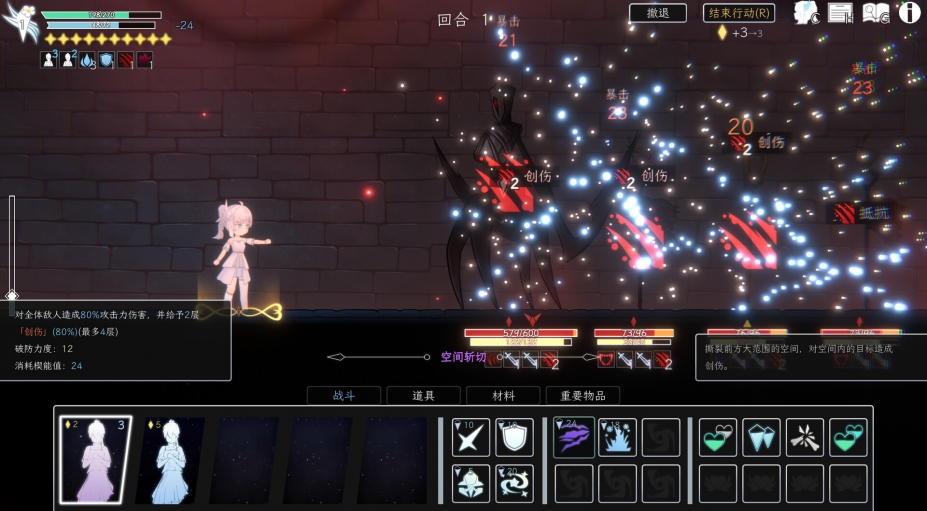Switch to the 道具 (Items) tab

click(x=423, y=396)
